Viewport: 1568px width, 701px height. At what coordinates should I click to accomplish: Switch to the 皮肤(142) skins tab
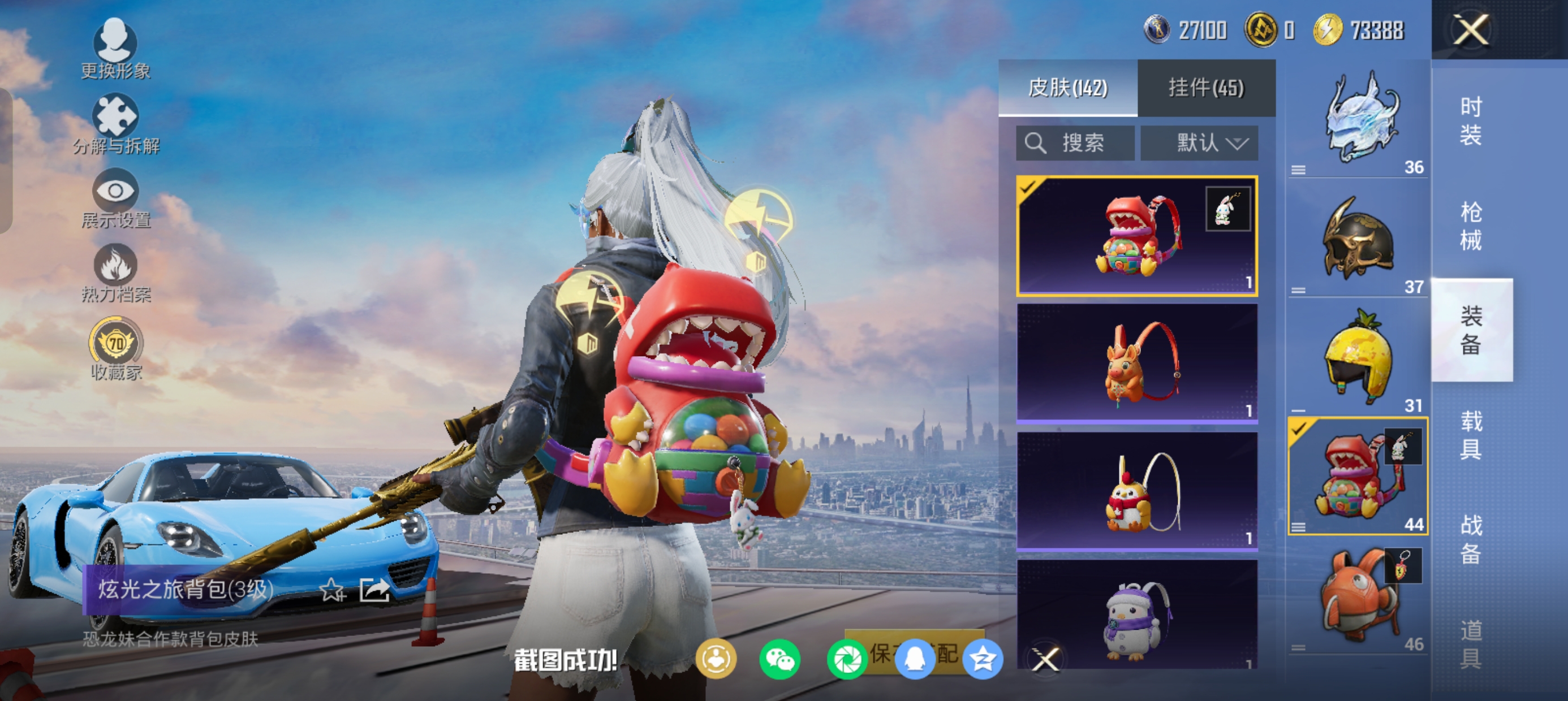[x=1067, y=88]
